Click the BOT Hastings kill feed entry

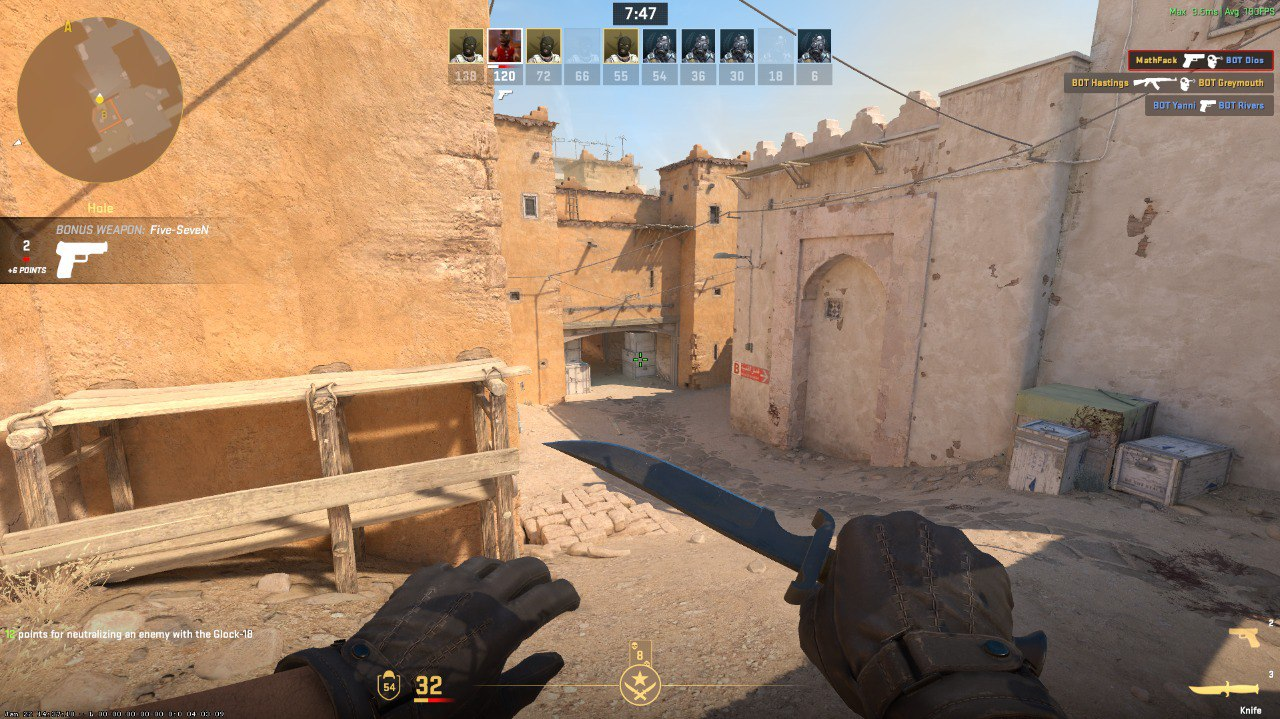1168,83
